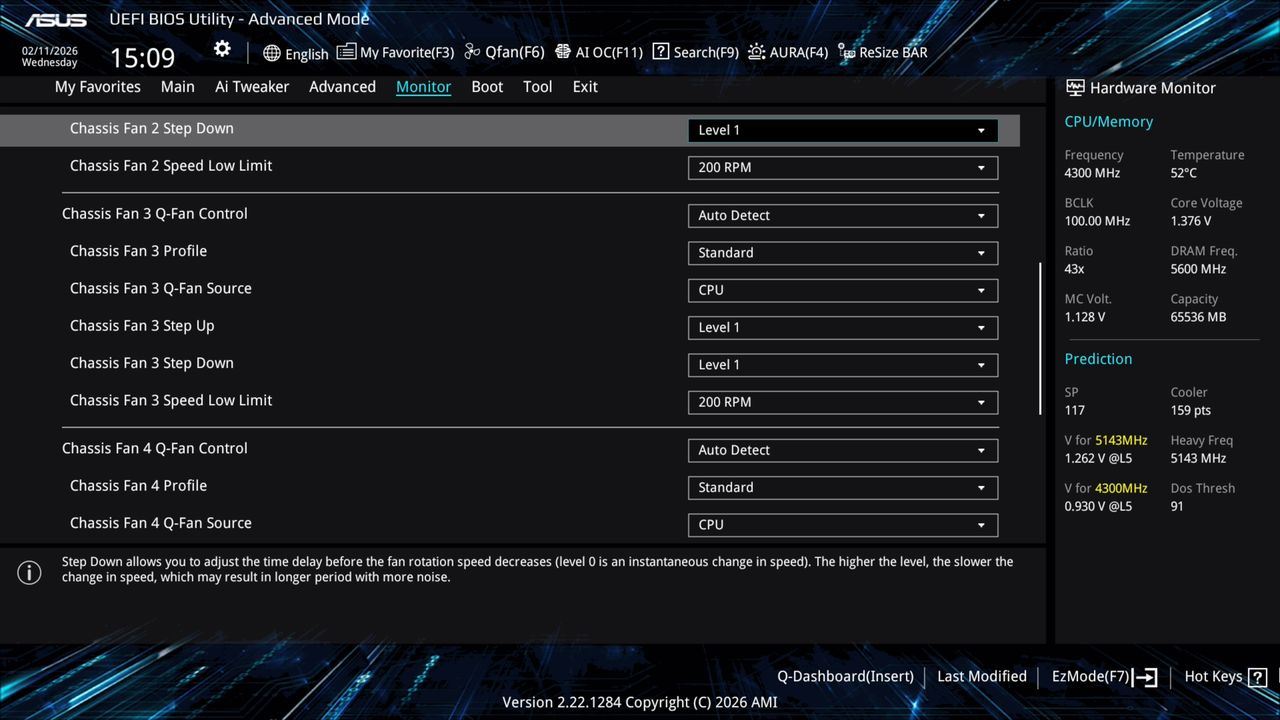Viewport: 1280px width, 720px height.
Task: Switch to the Ai Tweaker tab
Action: tap(252, 87)
